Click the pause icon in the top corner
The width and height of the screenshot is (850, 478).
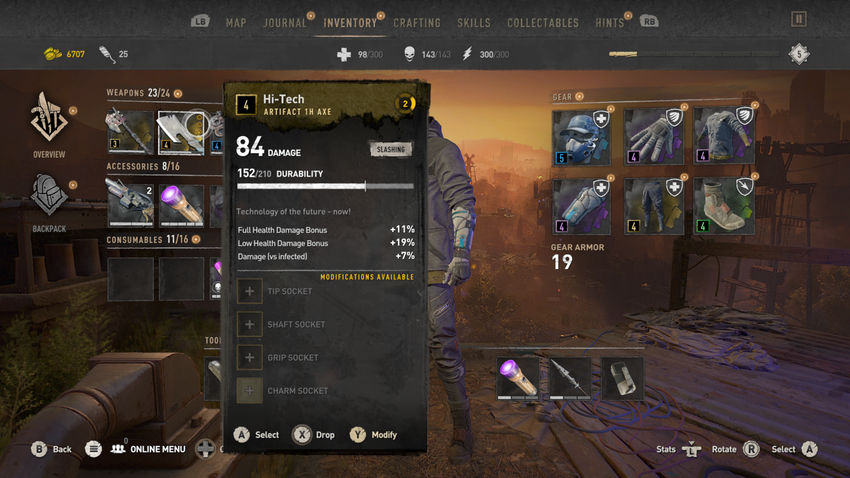point(798,19)
